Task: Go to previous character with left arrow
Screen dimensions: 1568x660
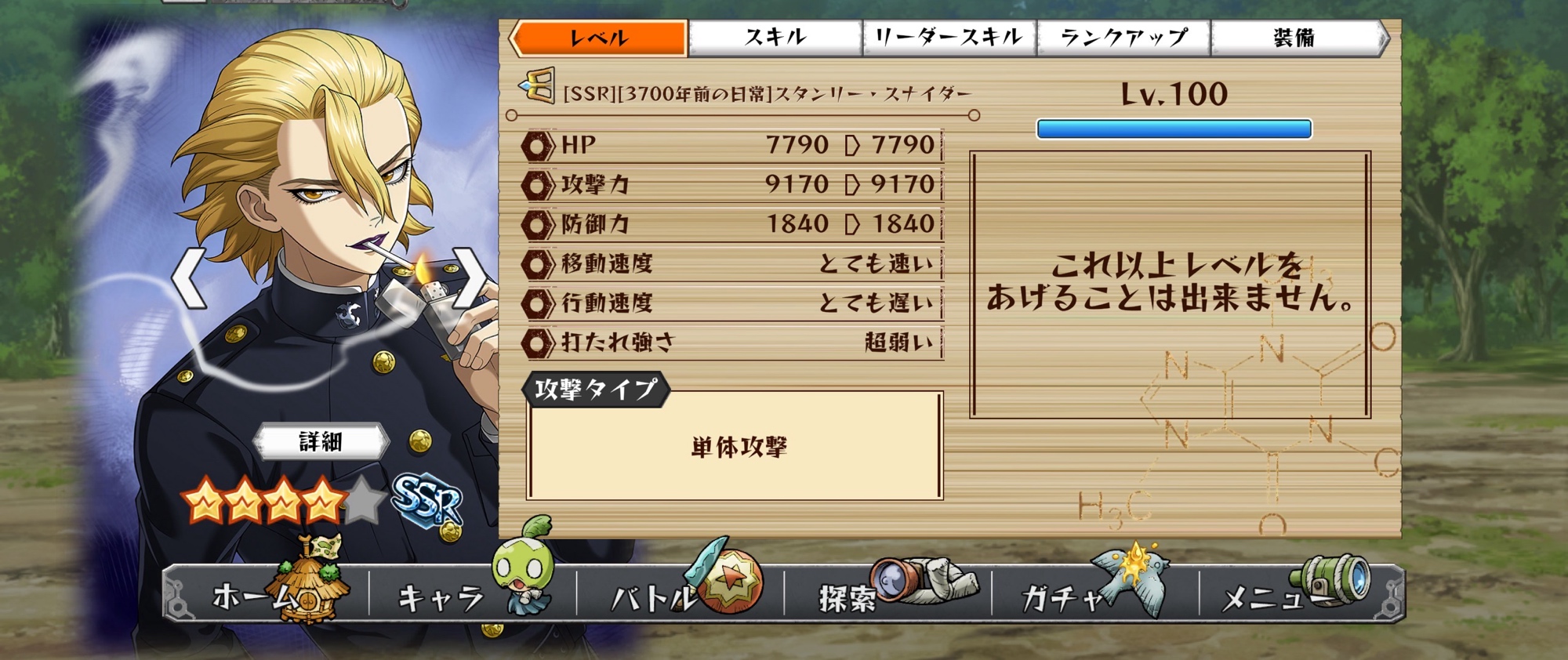Action: (190, 278)
